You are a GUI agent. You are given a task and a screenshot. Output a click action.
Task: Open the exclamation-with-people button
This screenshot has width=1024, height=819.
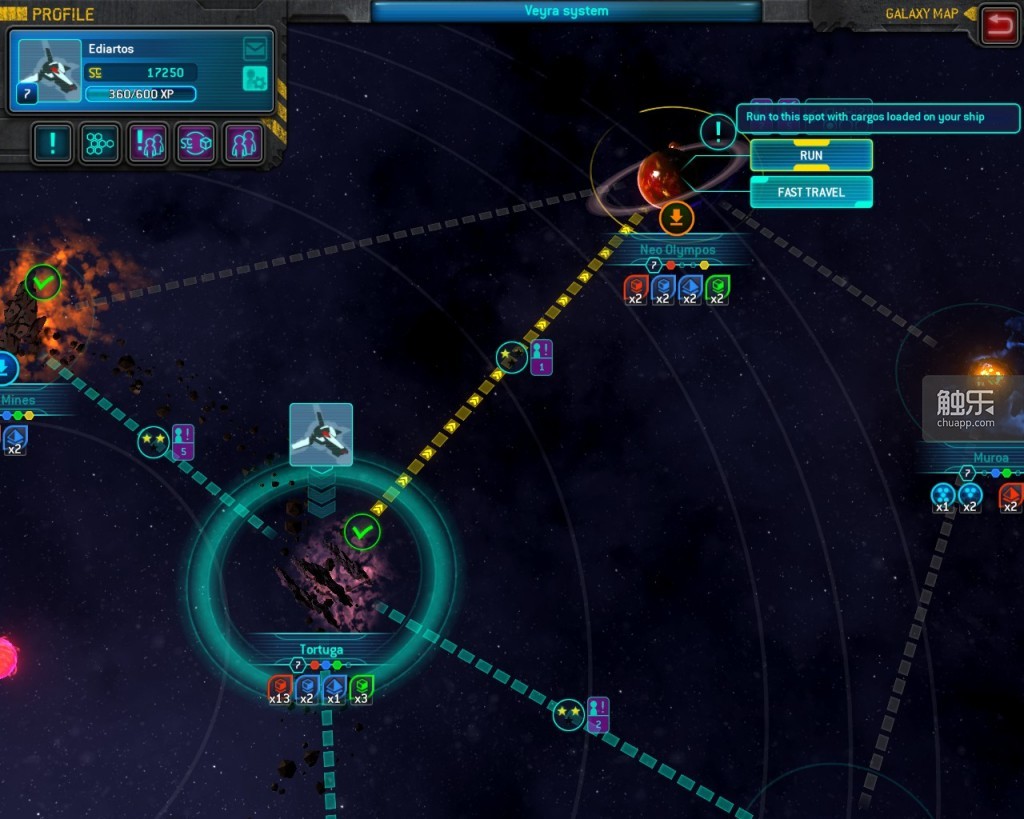[x=148, y=144]
